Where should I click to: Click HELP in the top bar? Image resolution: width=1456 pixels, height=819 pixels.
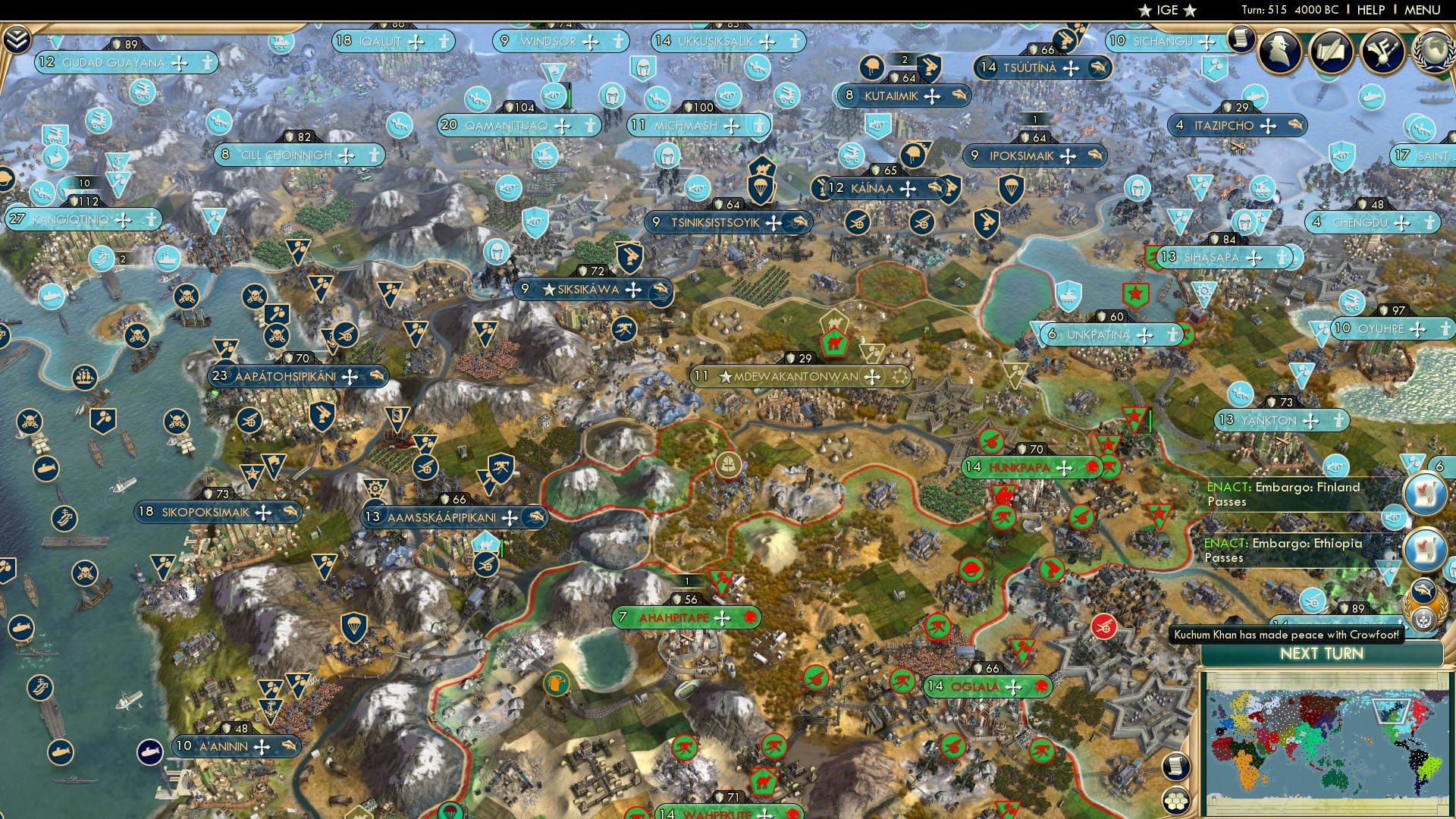(x=1368, y=10)
